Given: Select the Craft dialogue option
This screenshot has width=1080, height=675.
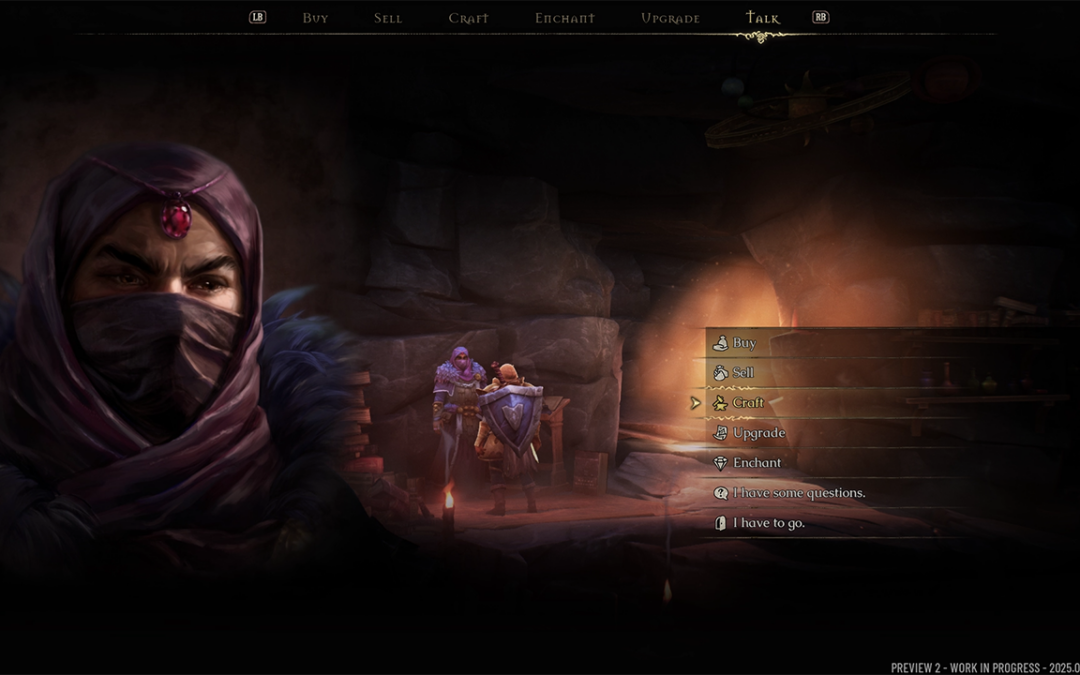Looking at the screenshot, I should (x=748, y=403).
